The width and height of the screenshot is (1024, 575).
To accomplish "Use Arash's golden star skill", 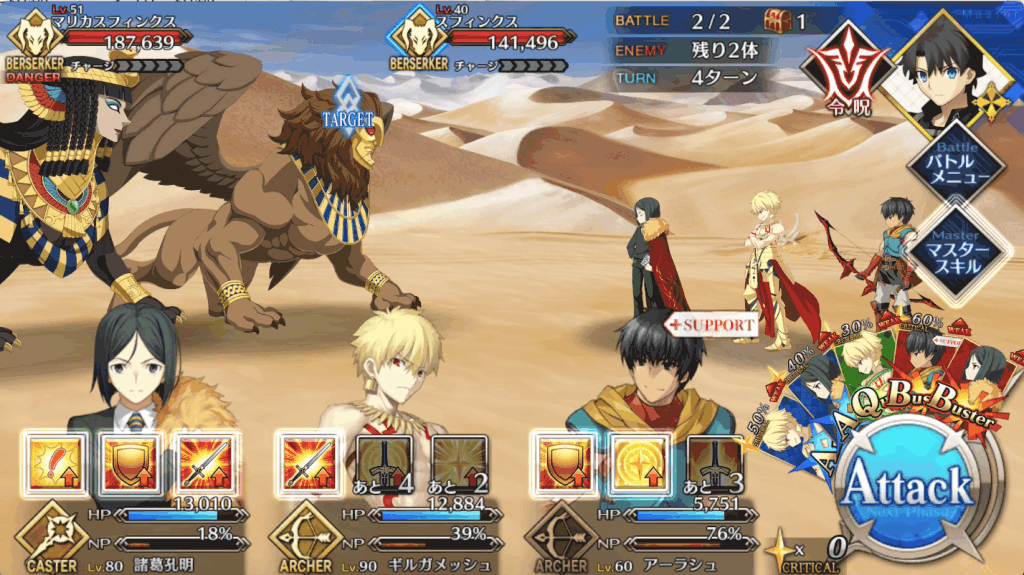I will [x=638, y=464].
